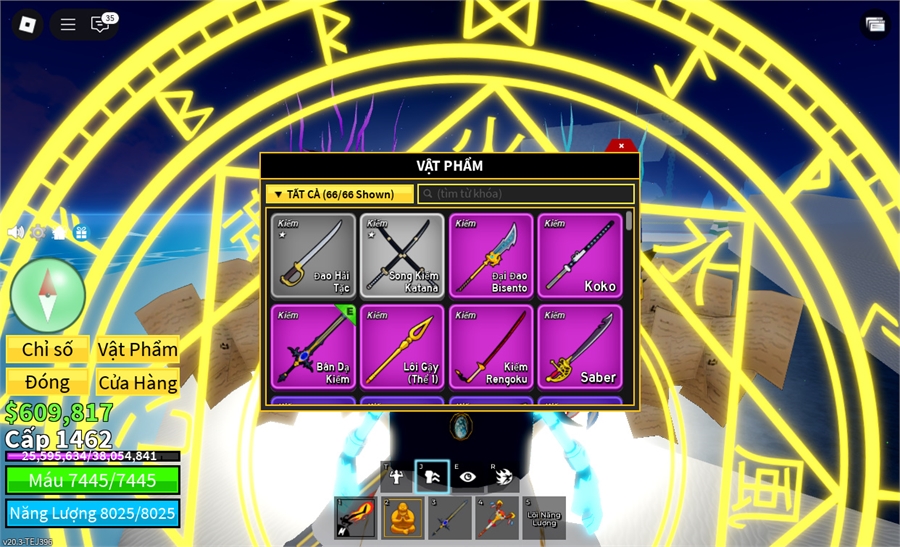Select the golden Buddha hotbar slot

[x=402, y=518]
